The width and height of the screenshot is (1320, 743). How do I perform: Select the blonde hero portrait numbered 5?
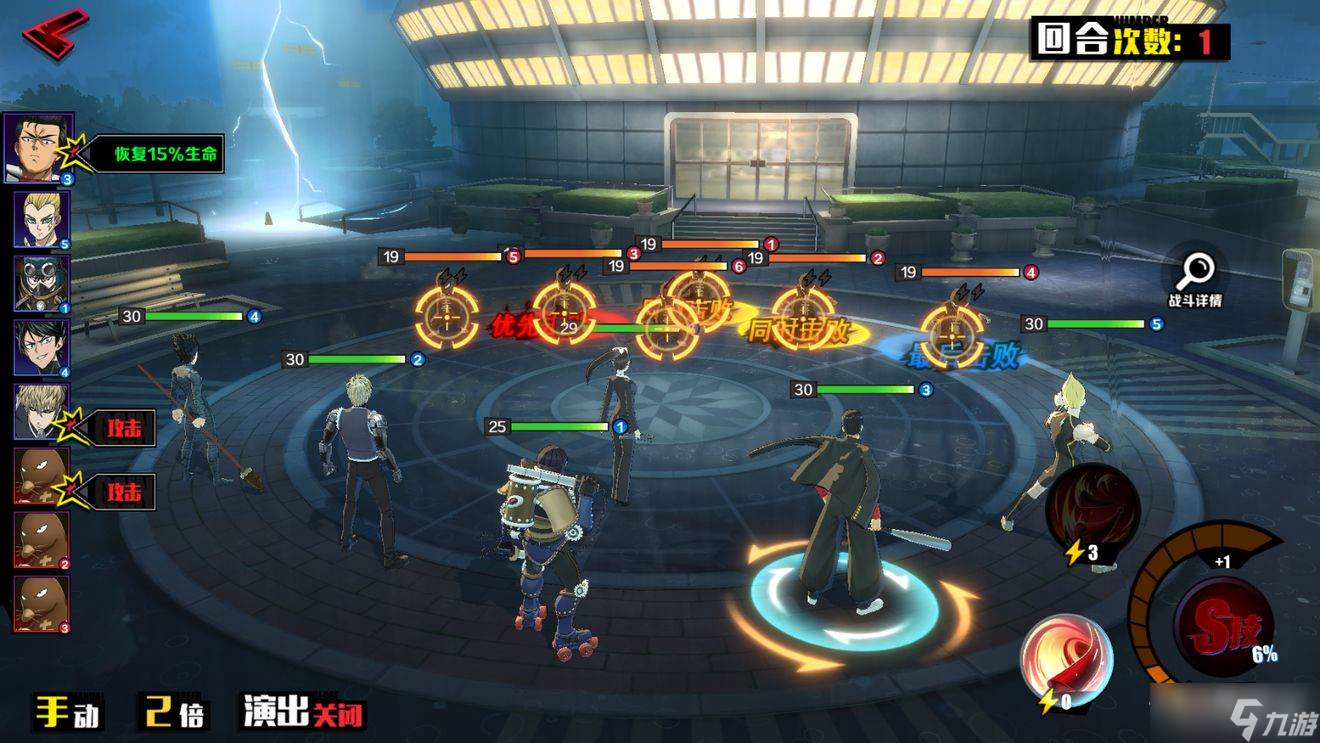41,219
